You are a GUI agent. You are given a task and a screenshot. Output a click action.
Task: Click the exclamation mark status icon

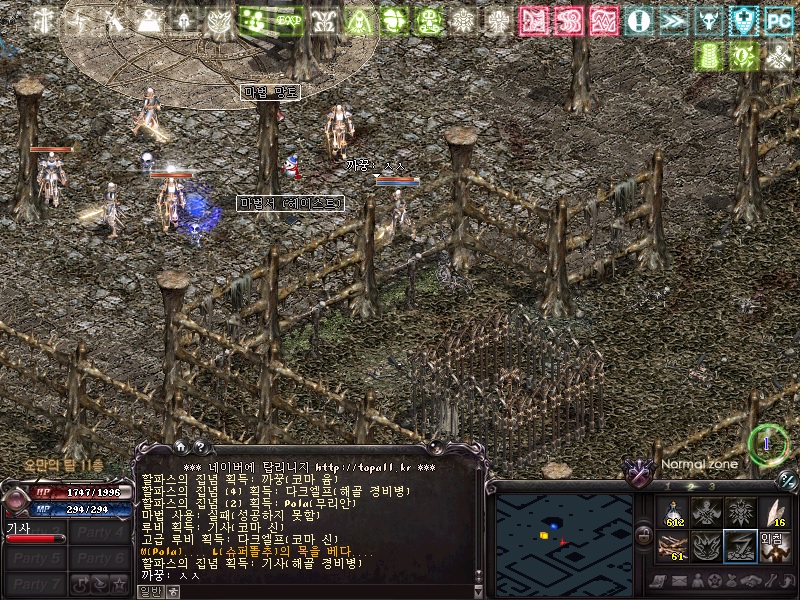pos(637,20)
